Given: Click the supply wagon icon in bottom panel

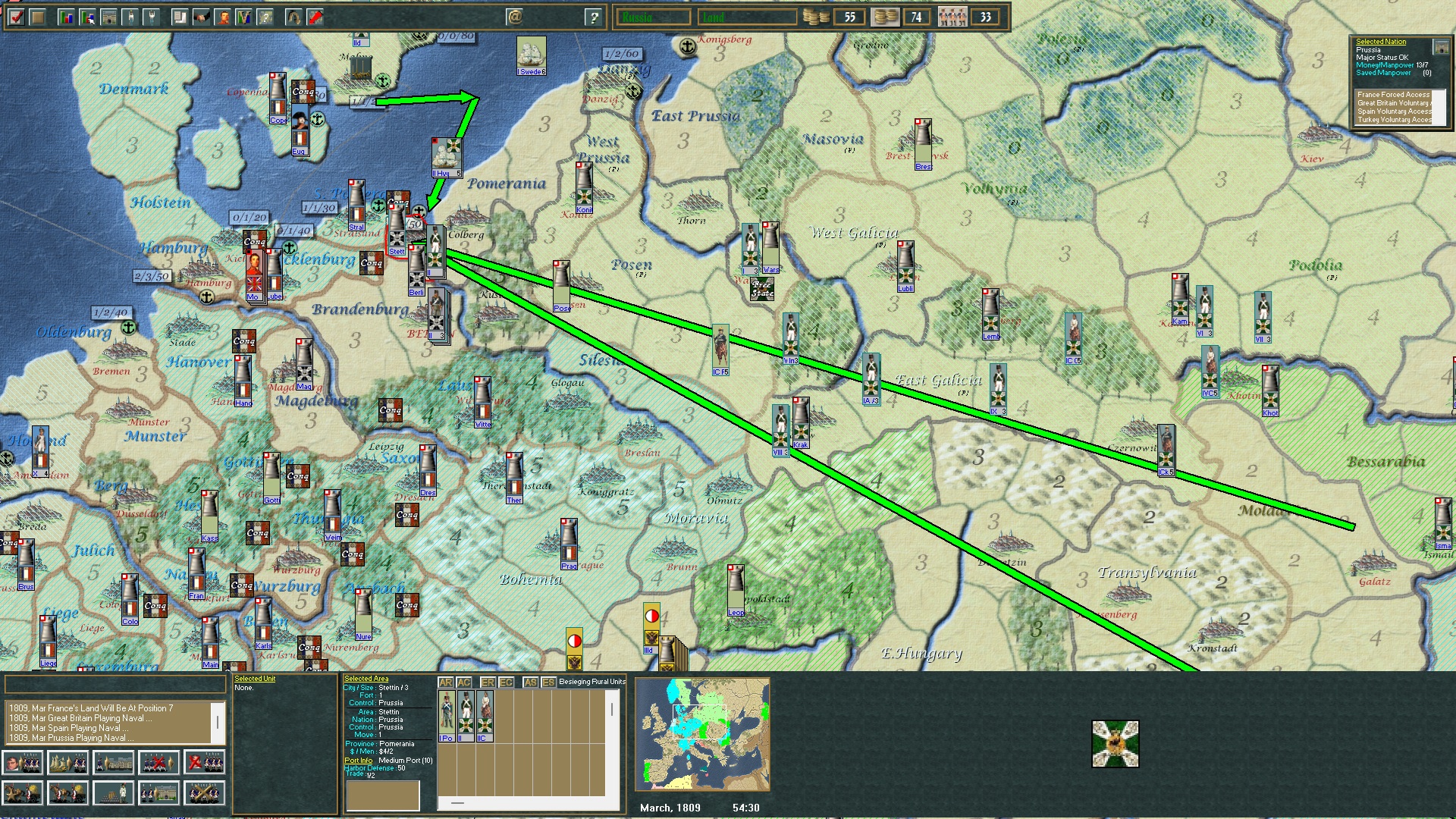Looking at the screenshot, I should 67,793.
